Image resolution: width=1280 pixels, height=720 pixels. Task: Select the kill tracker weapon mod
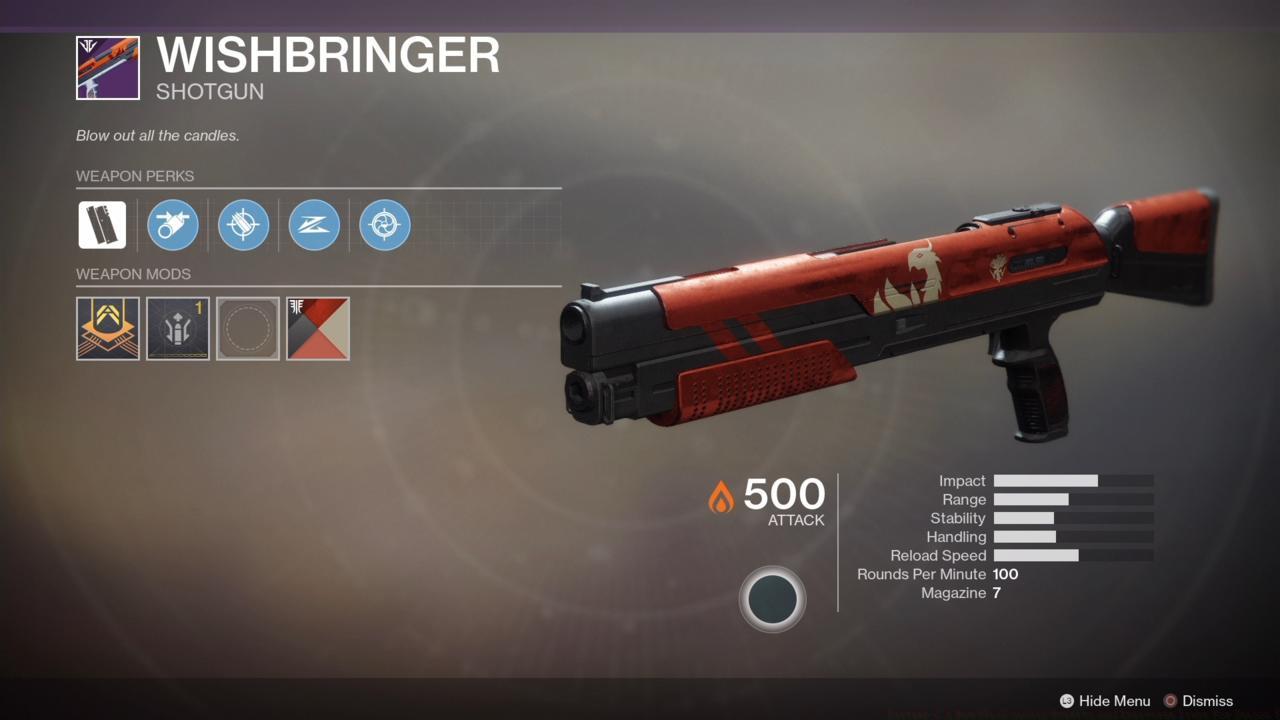coord(107,328)
